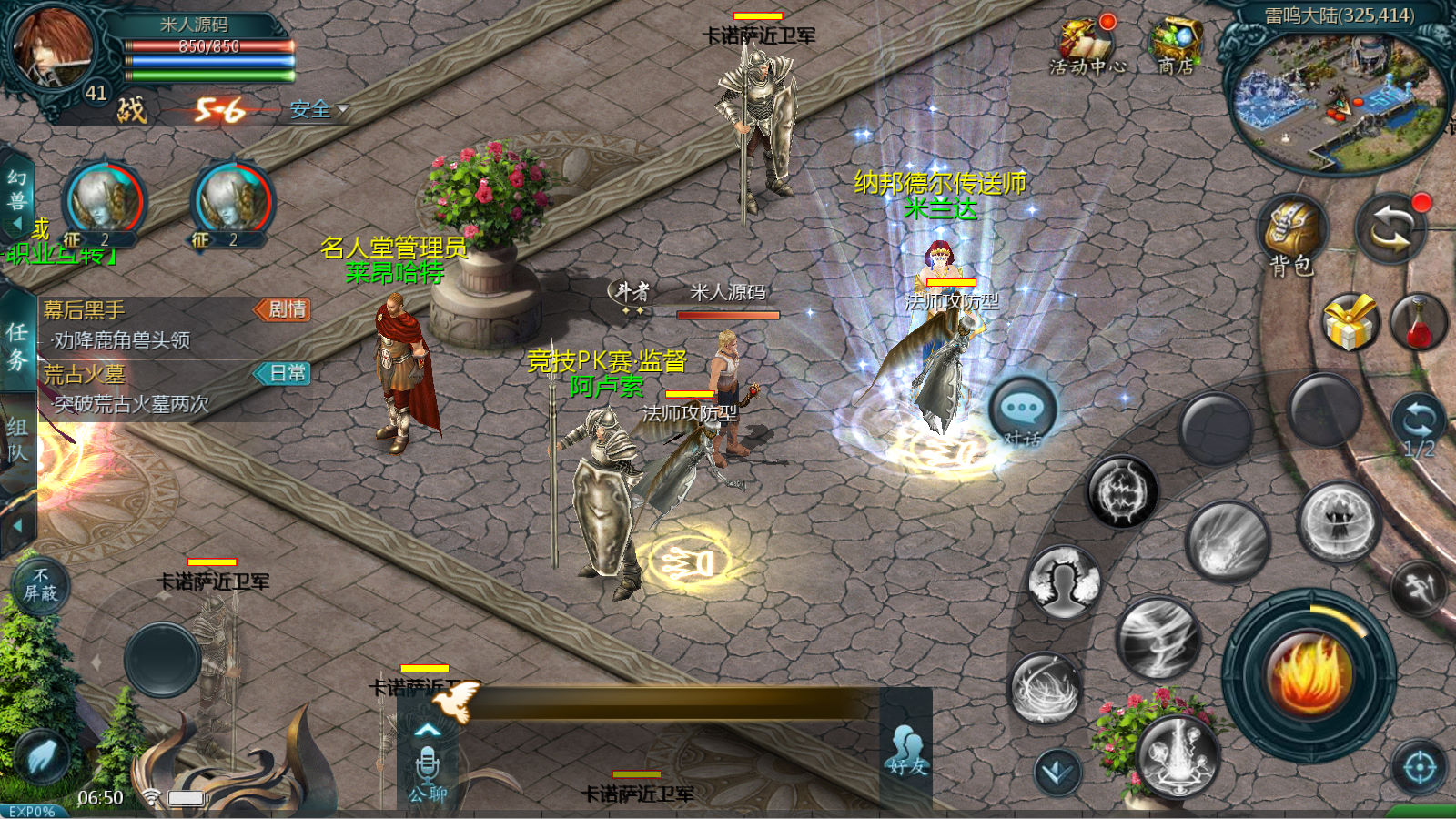This screenshot has width=1456, height=819.
Task: Click the 雷鸣大陆 minimap
Action: 1337,100
